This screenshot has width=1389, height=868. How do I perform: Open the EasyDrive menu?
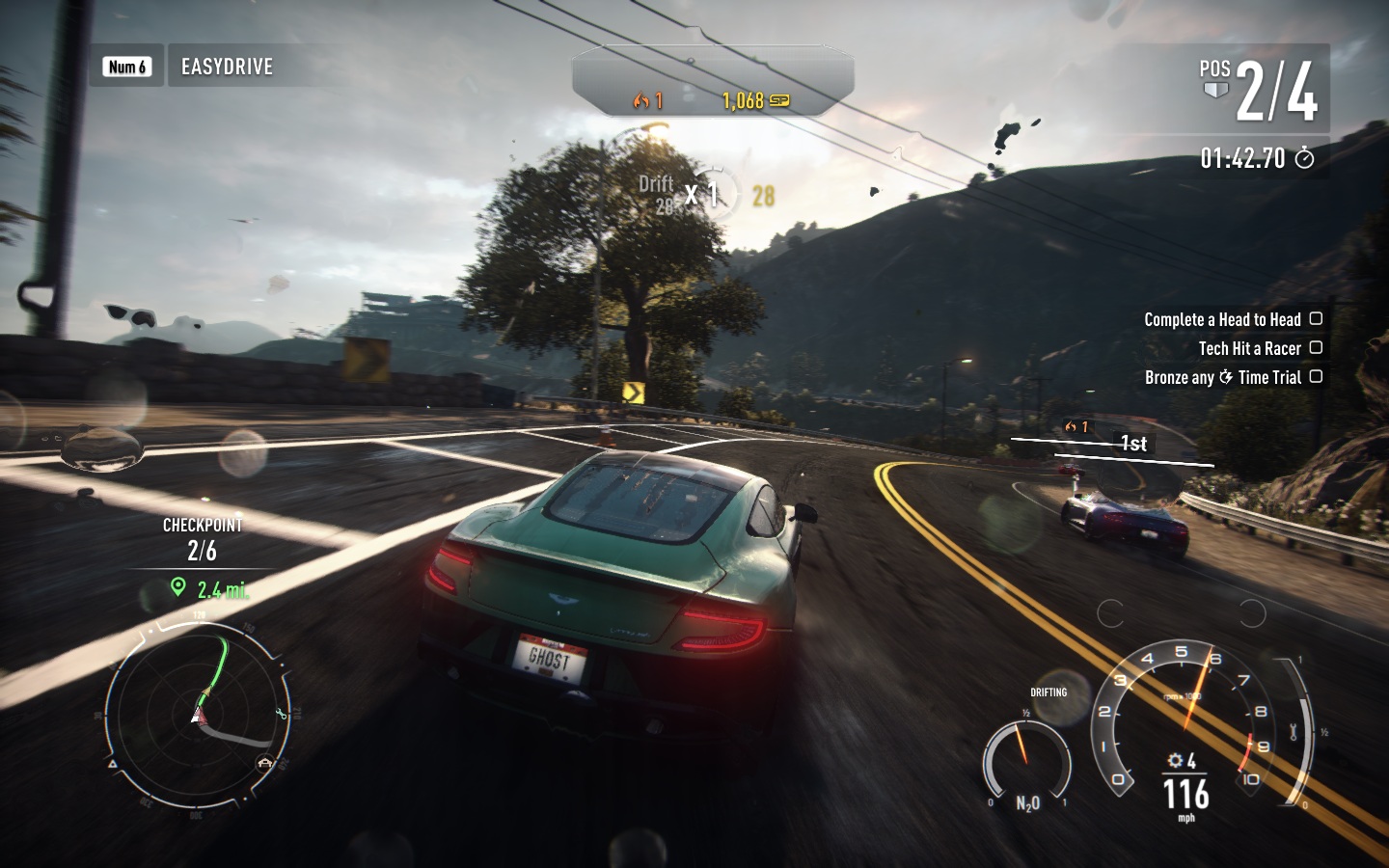coord(227,67)
